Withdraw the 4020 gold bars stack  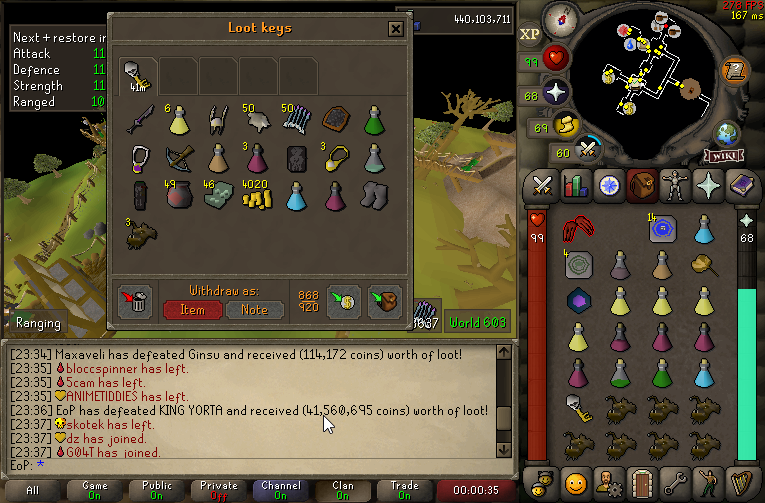259,196
